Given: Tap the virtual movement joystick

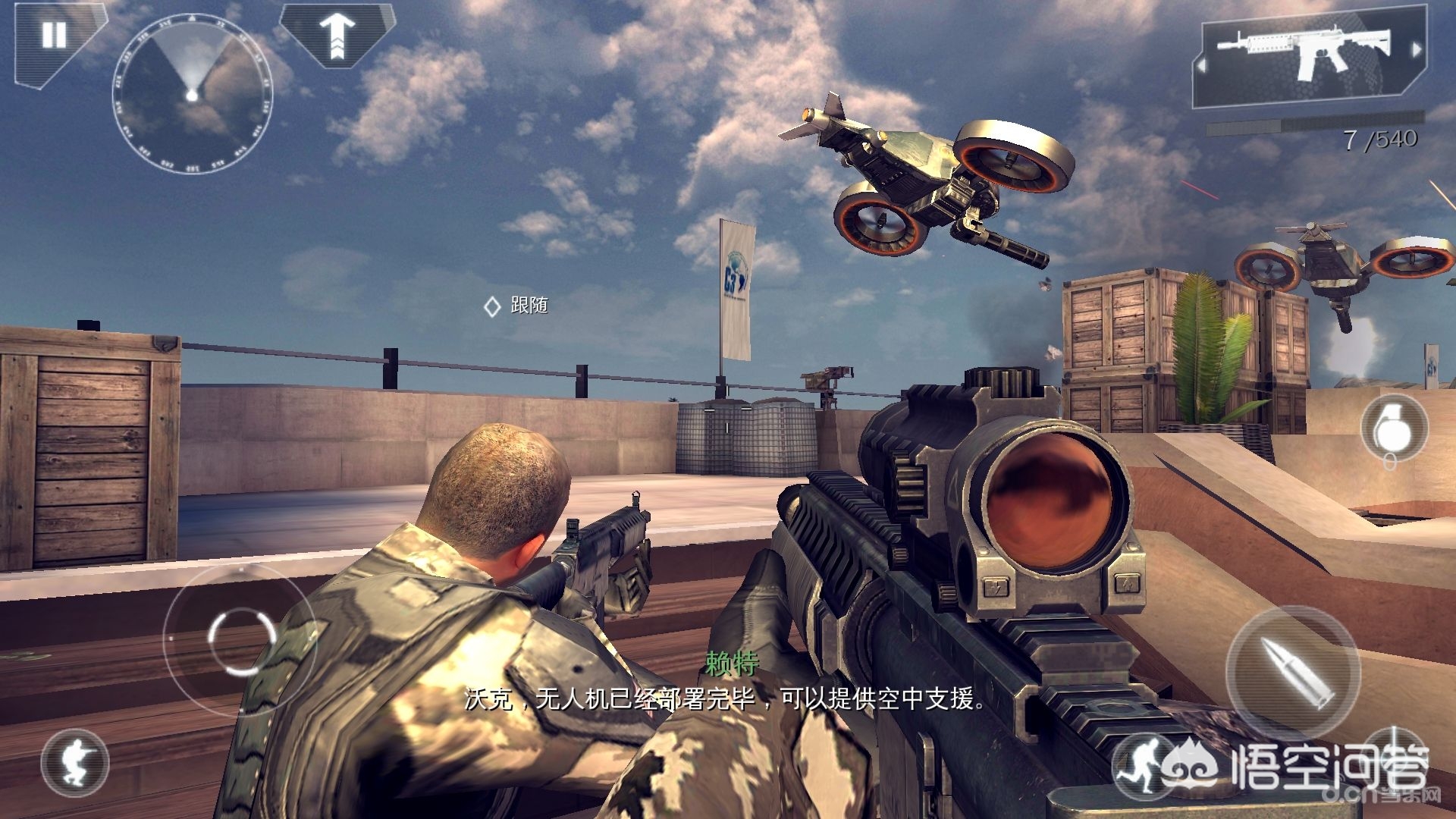Looking at the screenshot, I should [240, 639].
